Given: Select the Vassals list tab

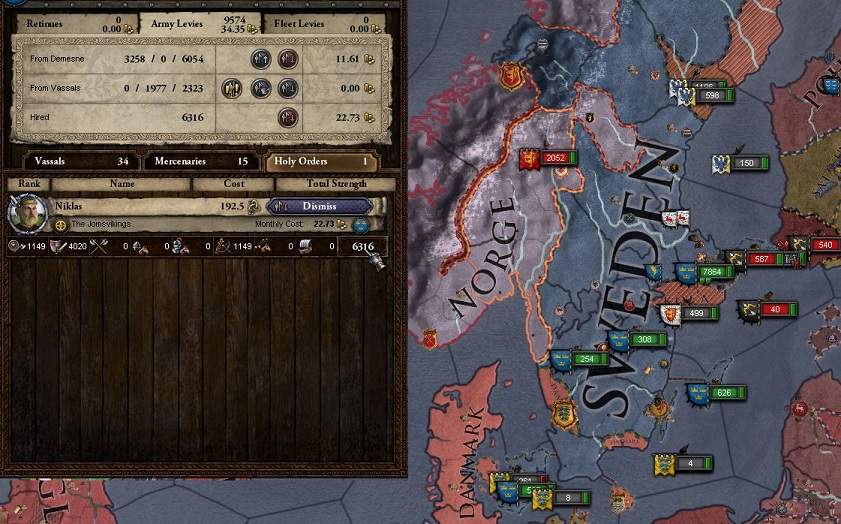Looking at the screenshot, I should point(73,160).
